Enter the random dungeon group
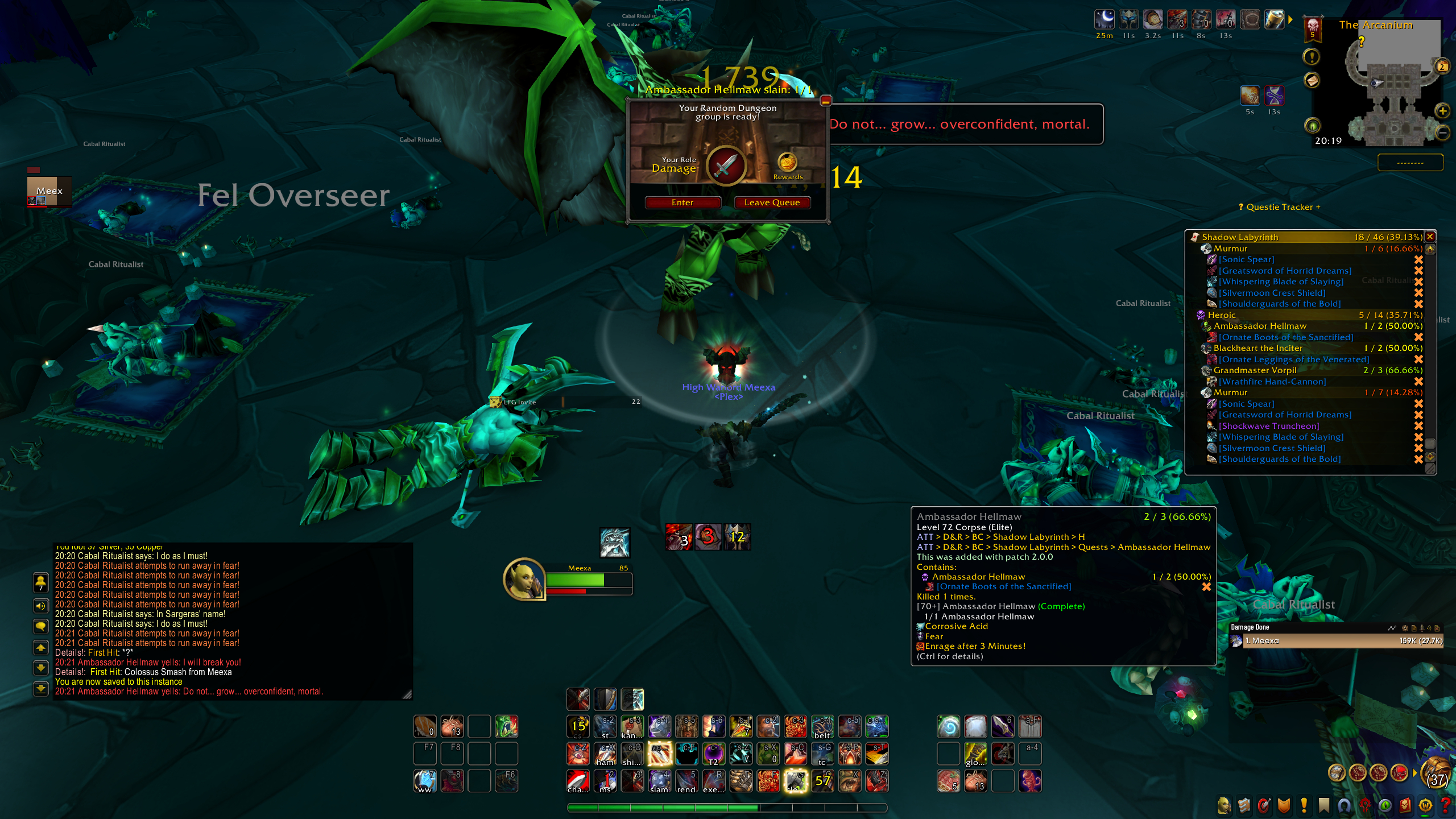Screen dimensions: 1456x819 [682, 202]
